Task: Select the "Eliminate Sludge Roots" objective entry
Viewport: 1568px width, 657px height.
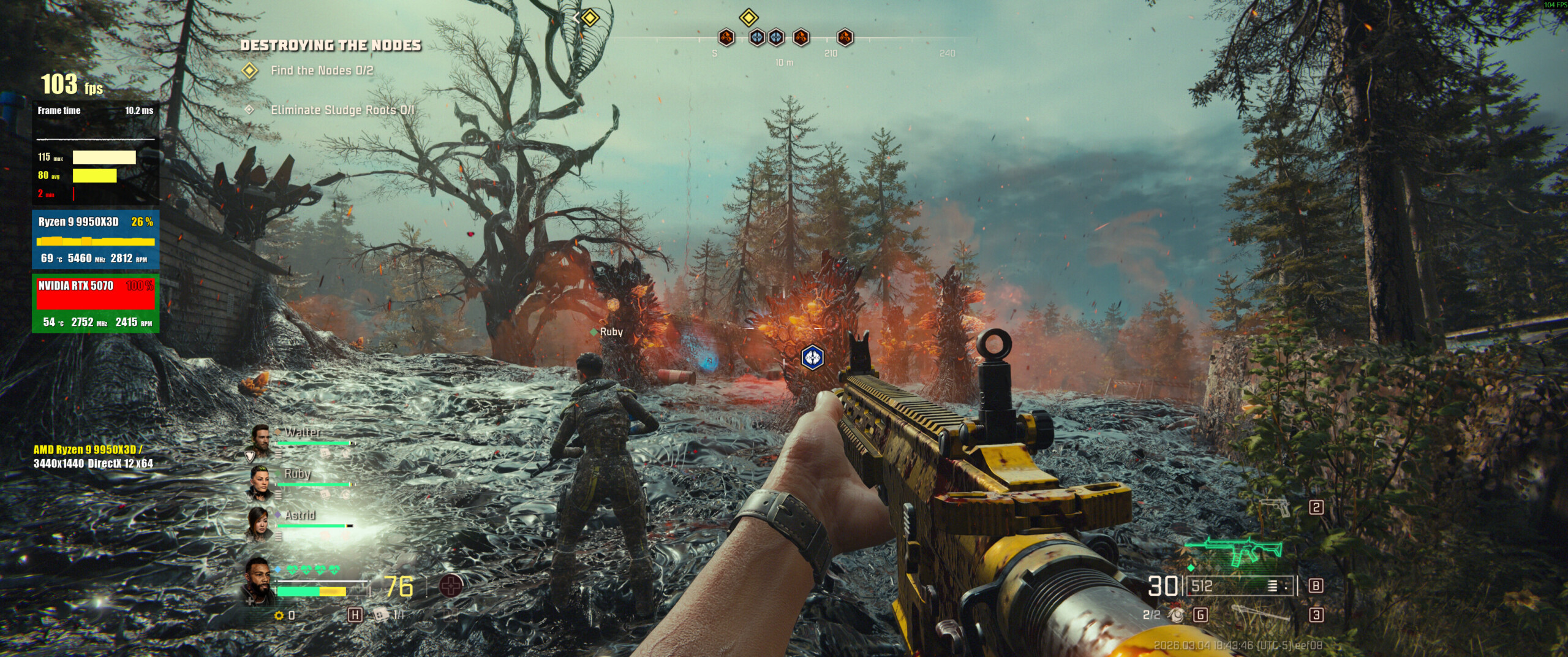Action: pos(342,110)
